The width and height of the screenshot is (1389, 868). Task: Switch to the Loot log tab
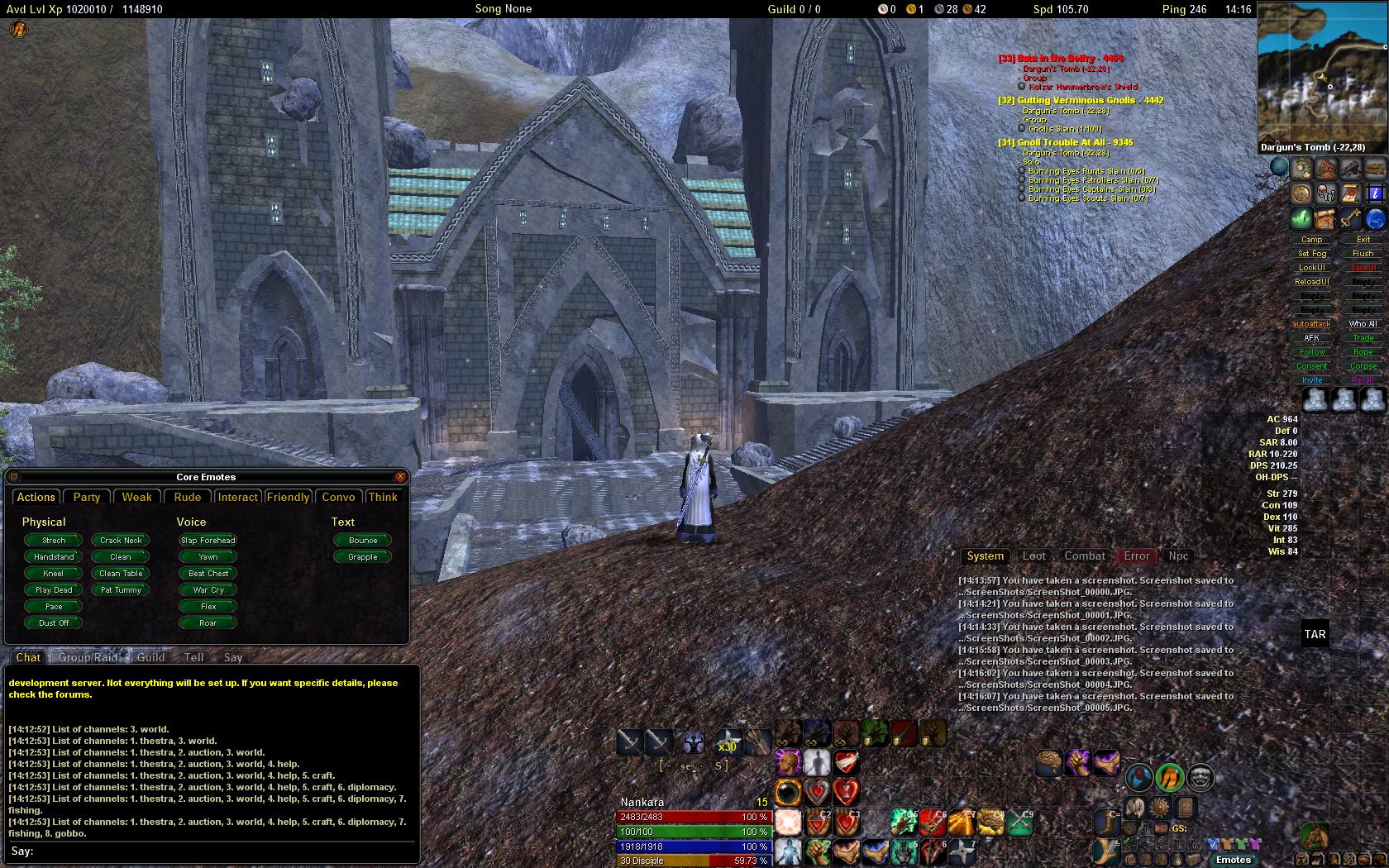point(1033,556)
